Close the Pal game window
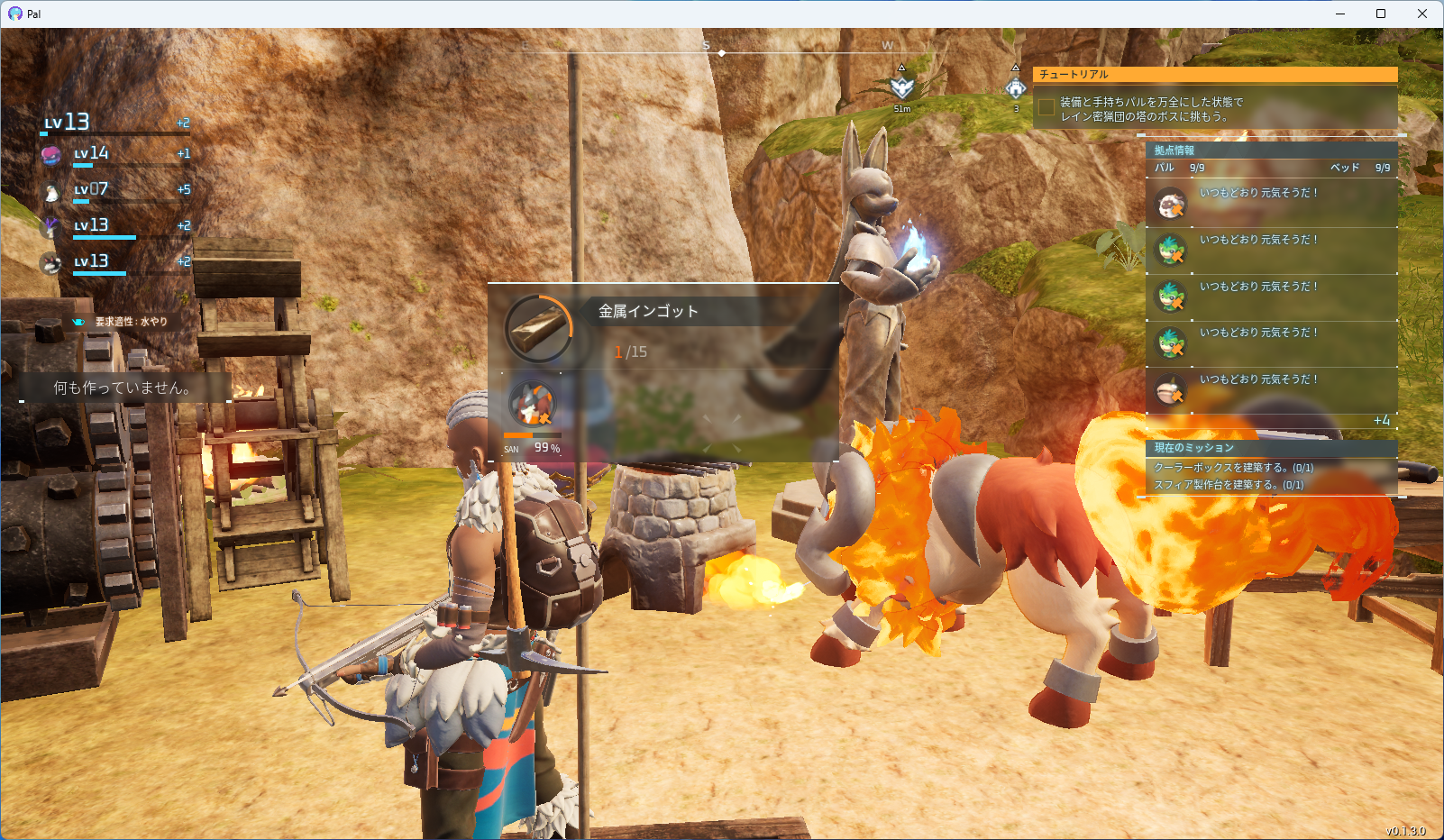Viewport: 1444px width, 840px height. click(1422, 14)
